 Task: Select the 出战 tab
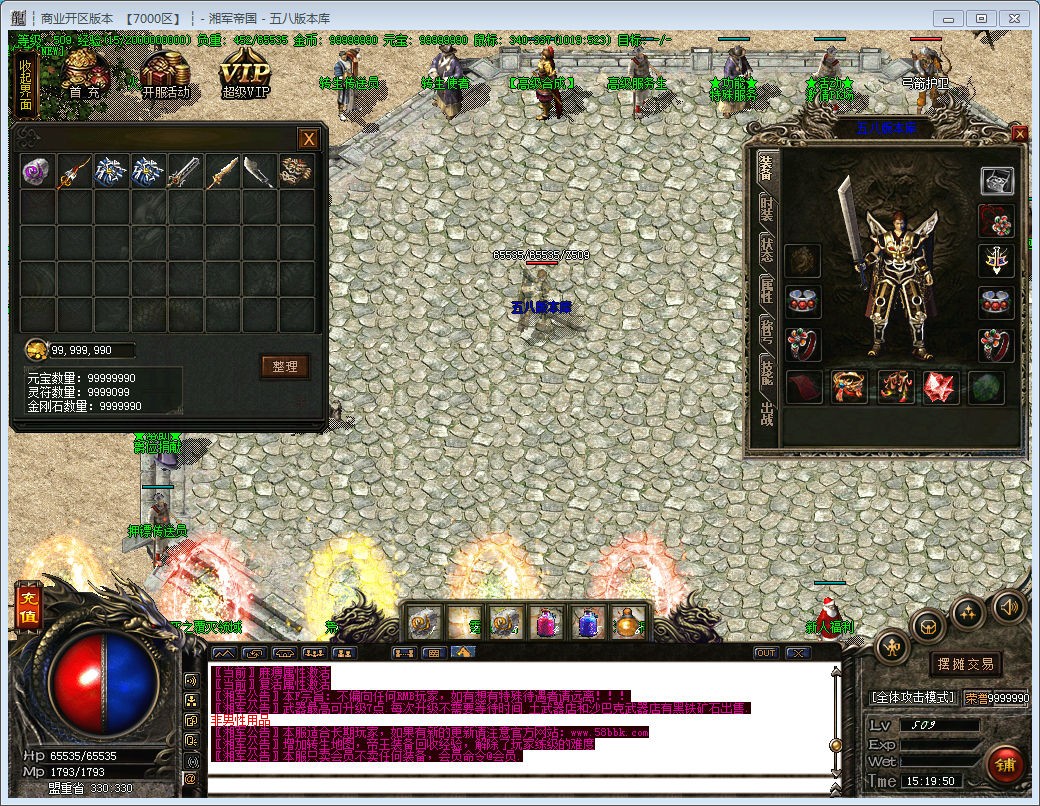(766, 412)
